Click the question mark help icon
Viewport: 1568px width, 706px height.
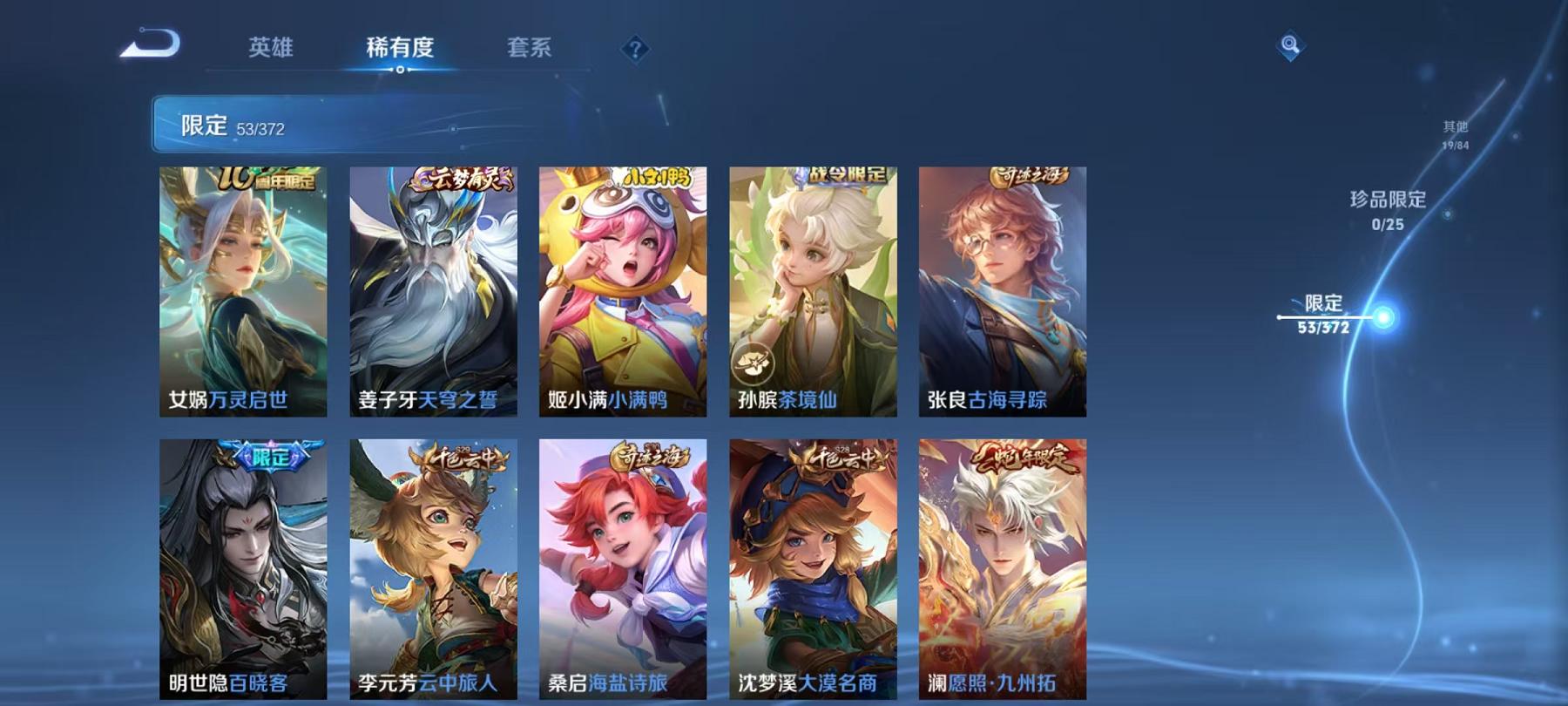[x=635, y=50]
